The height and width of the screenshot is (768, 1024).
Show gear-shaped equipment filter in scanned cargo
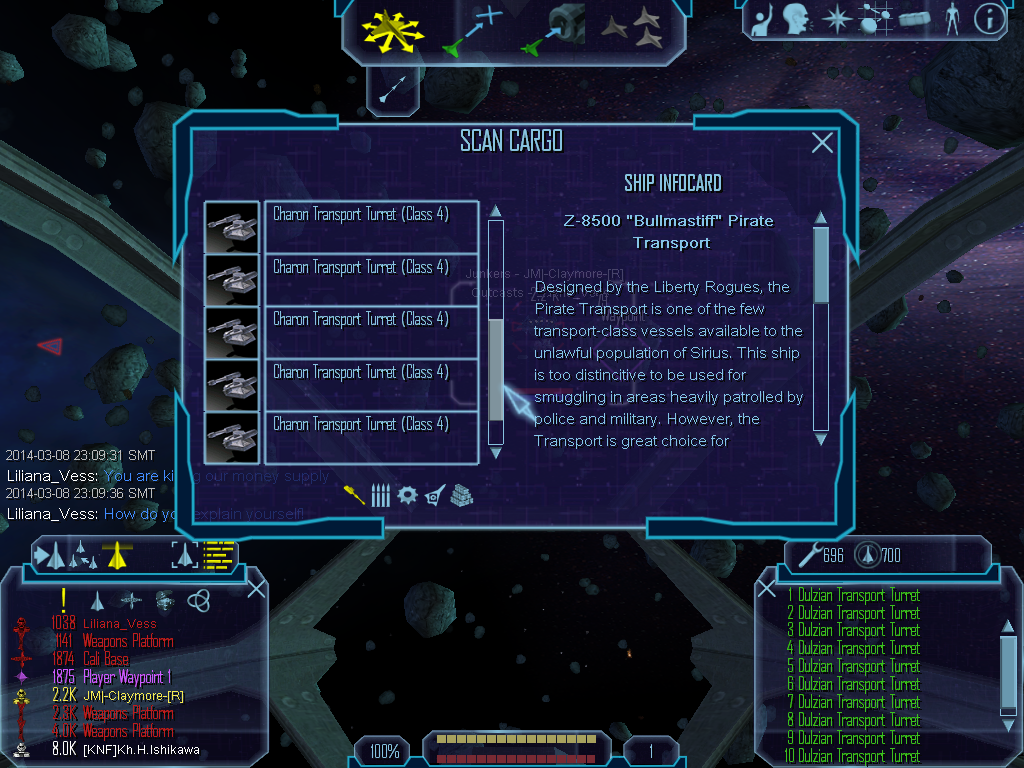pos(407,495)
